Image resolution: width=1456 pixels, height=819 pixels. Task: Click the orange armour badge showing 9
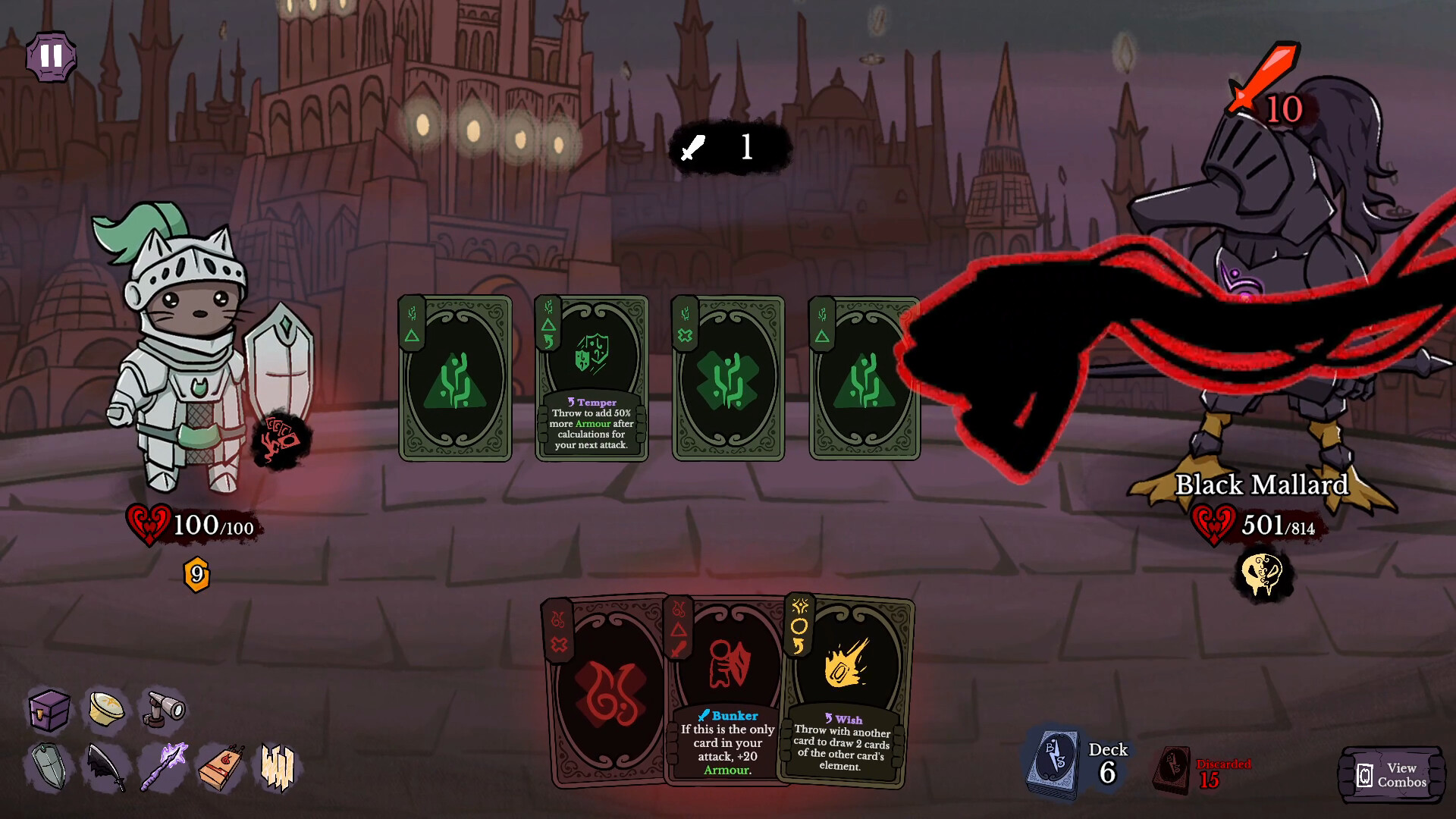(196, 574)
